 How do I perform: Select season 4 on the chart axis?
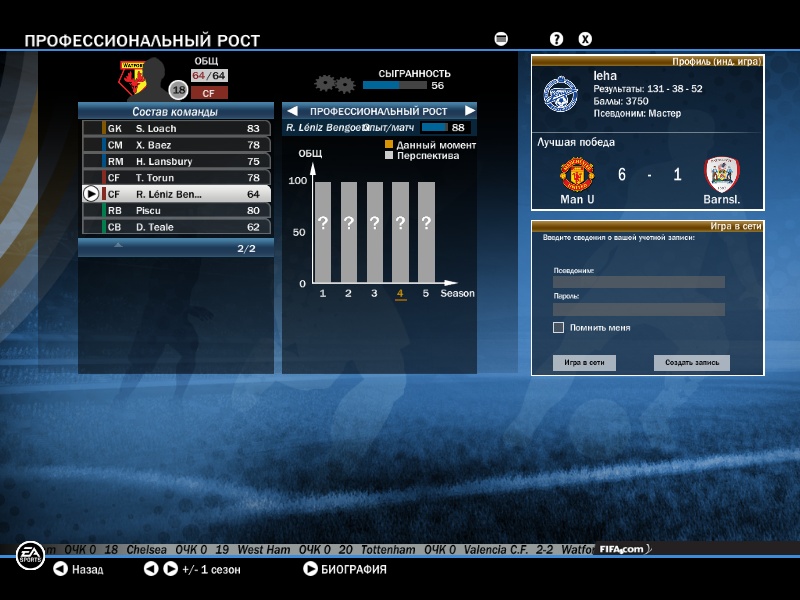[400, 294]
